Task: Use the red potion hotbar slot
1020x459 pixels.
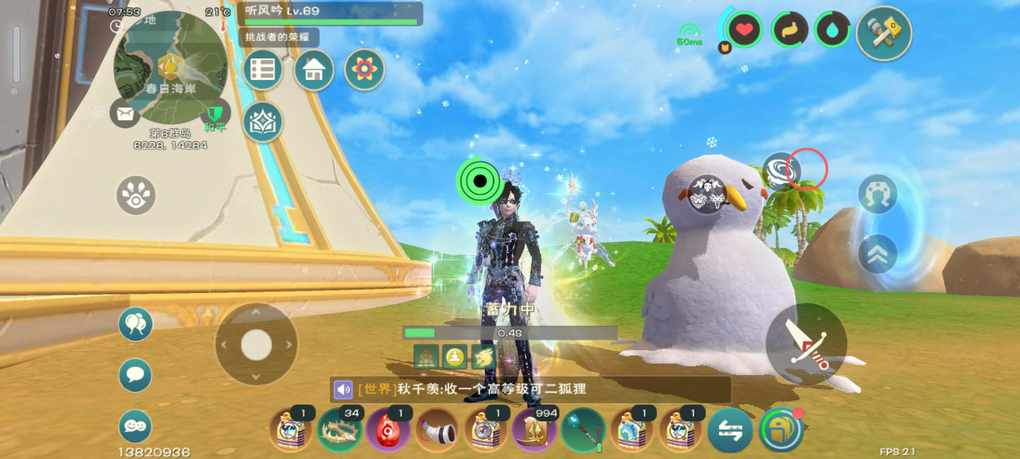Action: coord(388,431)
